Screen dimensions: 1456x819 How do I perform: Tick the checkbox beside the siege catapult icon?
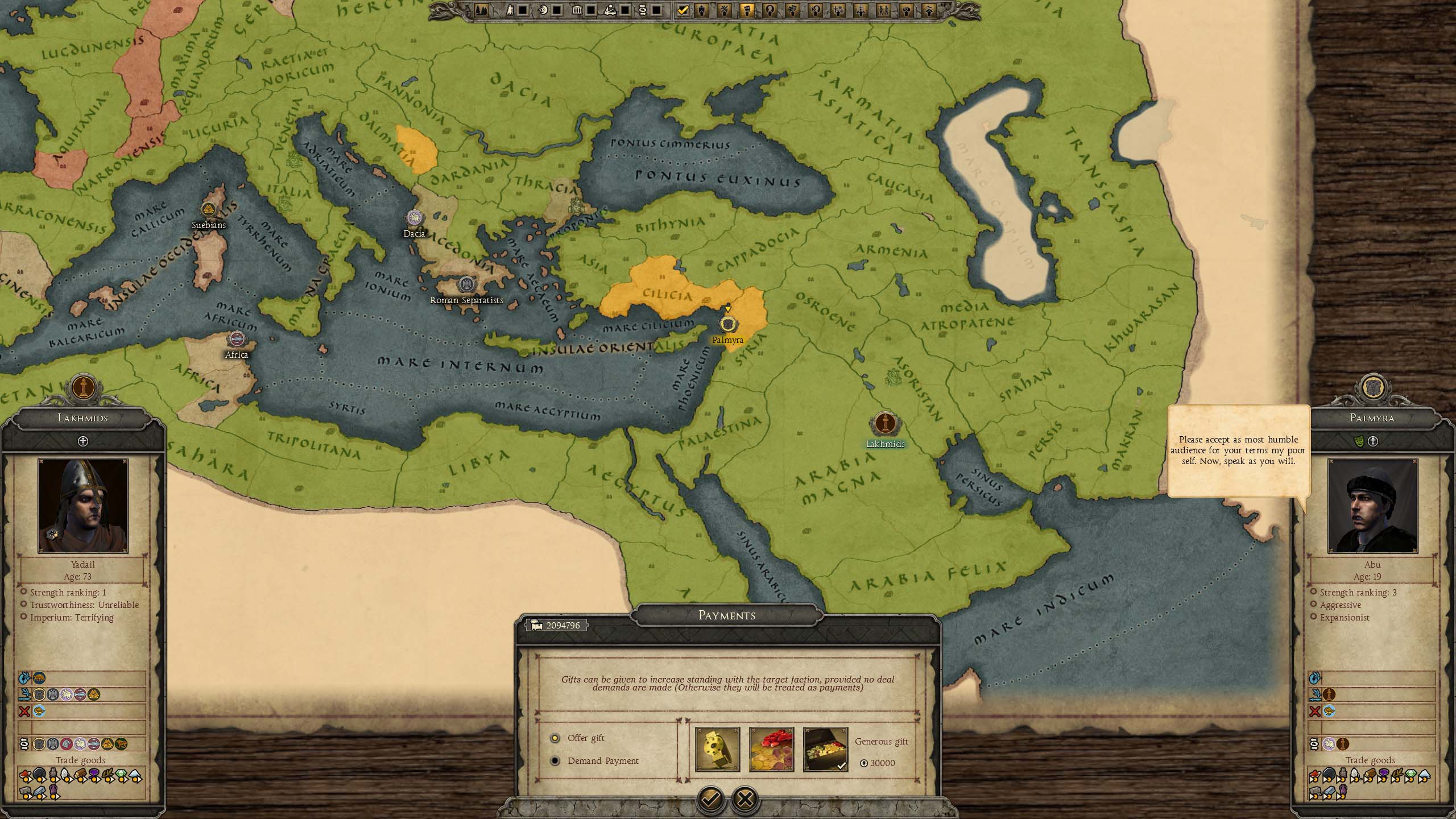625,10
